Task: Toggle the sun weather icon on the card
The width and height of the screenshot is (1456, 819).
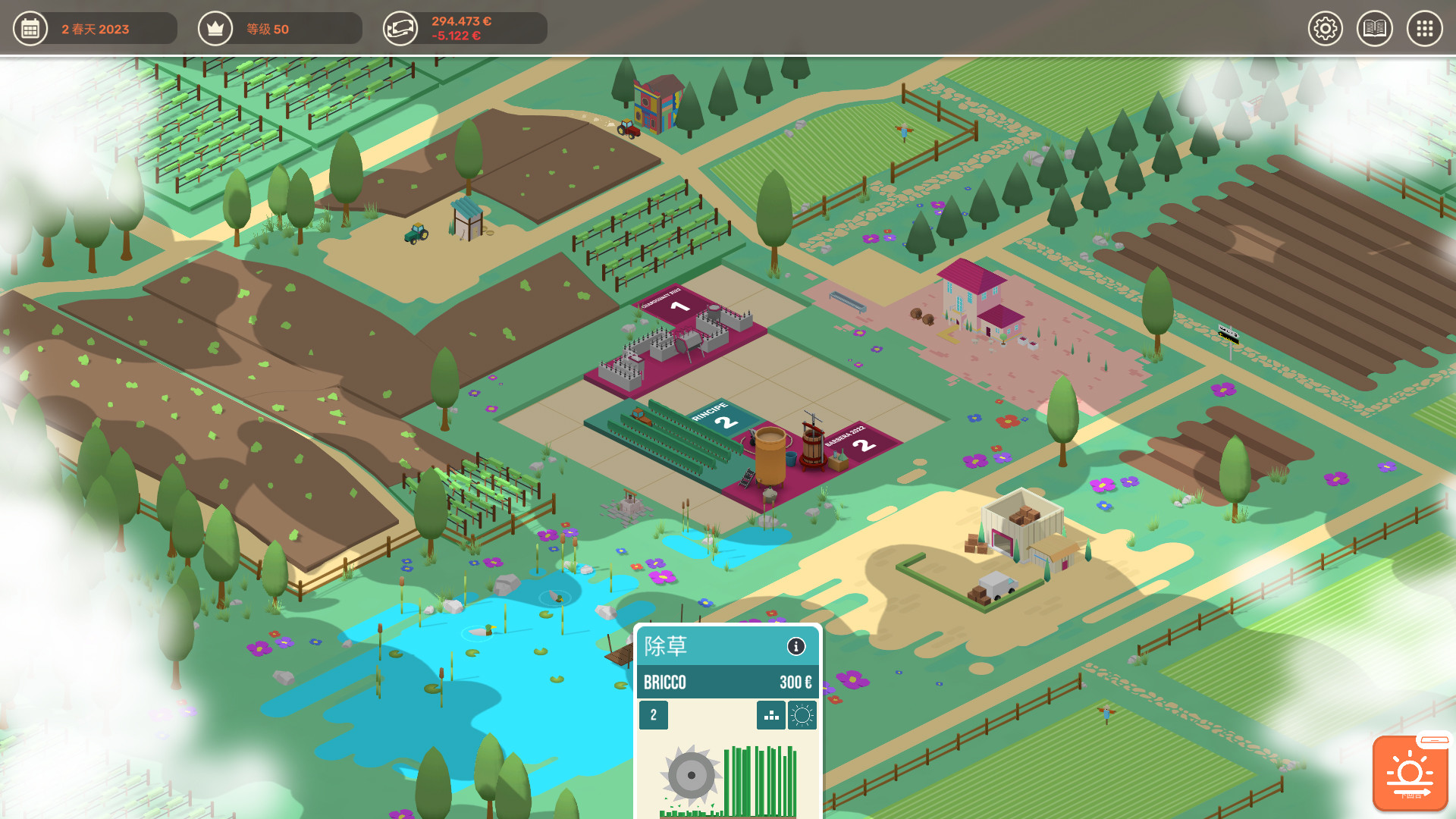Action: click(802, 715)
